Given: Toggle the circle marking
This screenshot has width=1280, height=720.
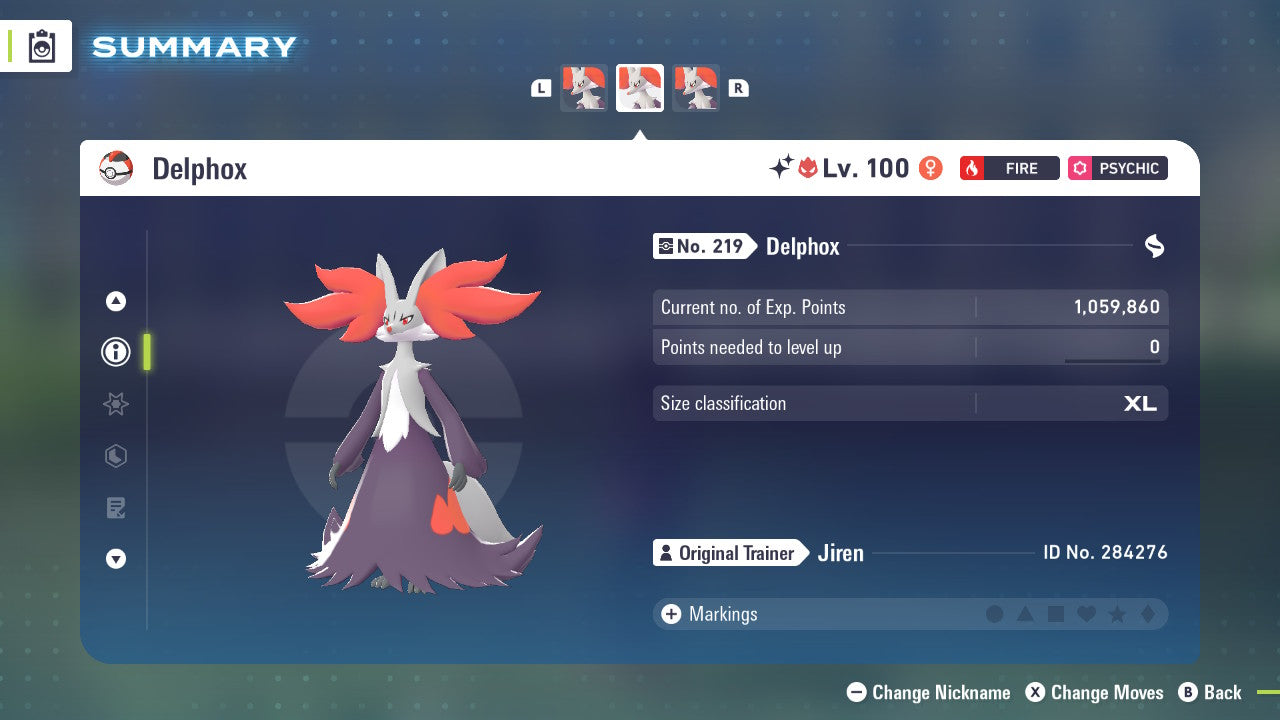Looking at the screenshot, I should pyautogui.click(x=995, y=615).
